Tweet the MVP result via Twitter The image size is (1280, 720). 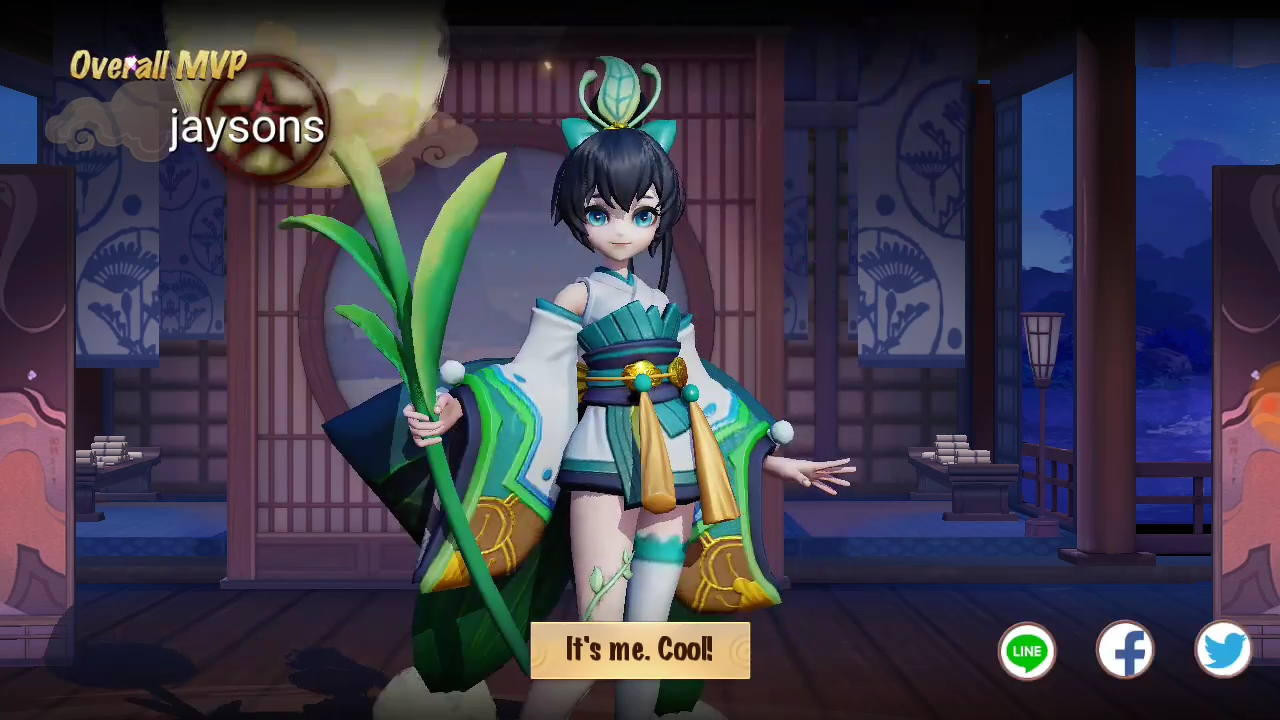pos(1223,651)
